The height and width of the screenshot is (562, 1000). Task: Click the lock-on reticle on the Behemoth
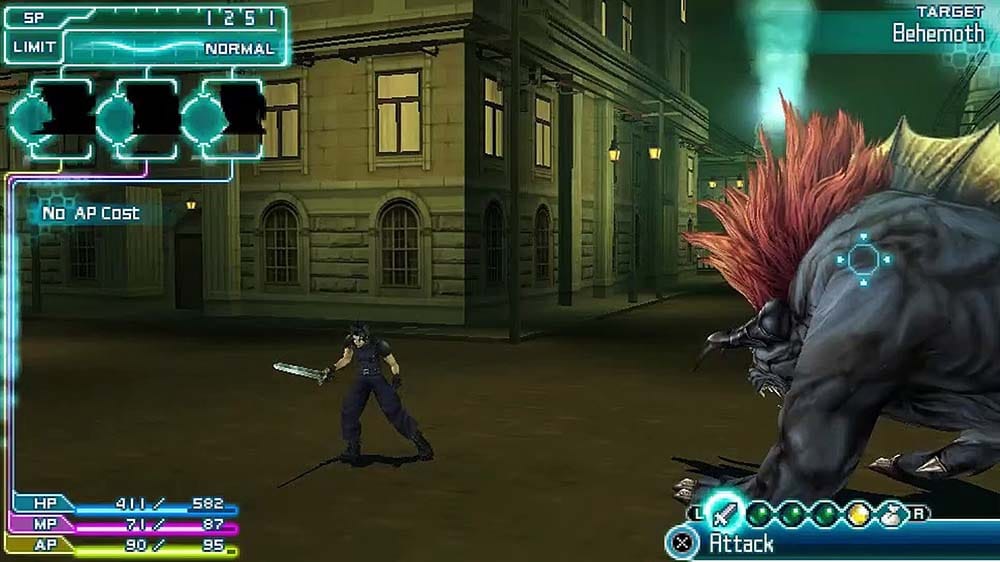tap(862, 261)
